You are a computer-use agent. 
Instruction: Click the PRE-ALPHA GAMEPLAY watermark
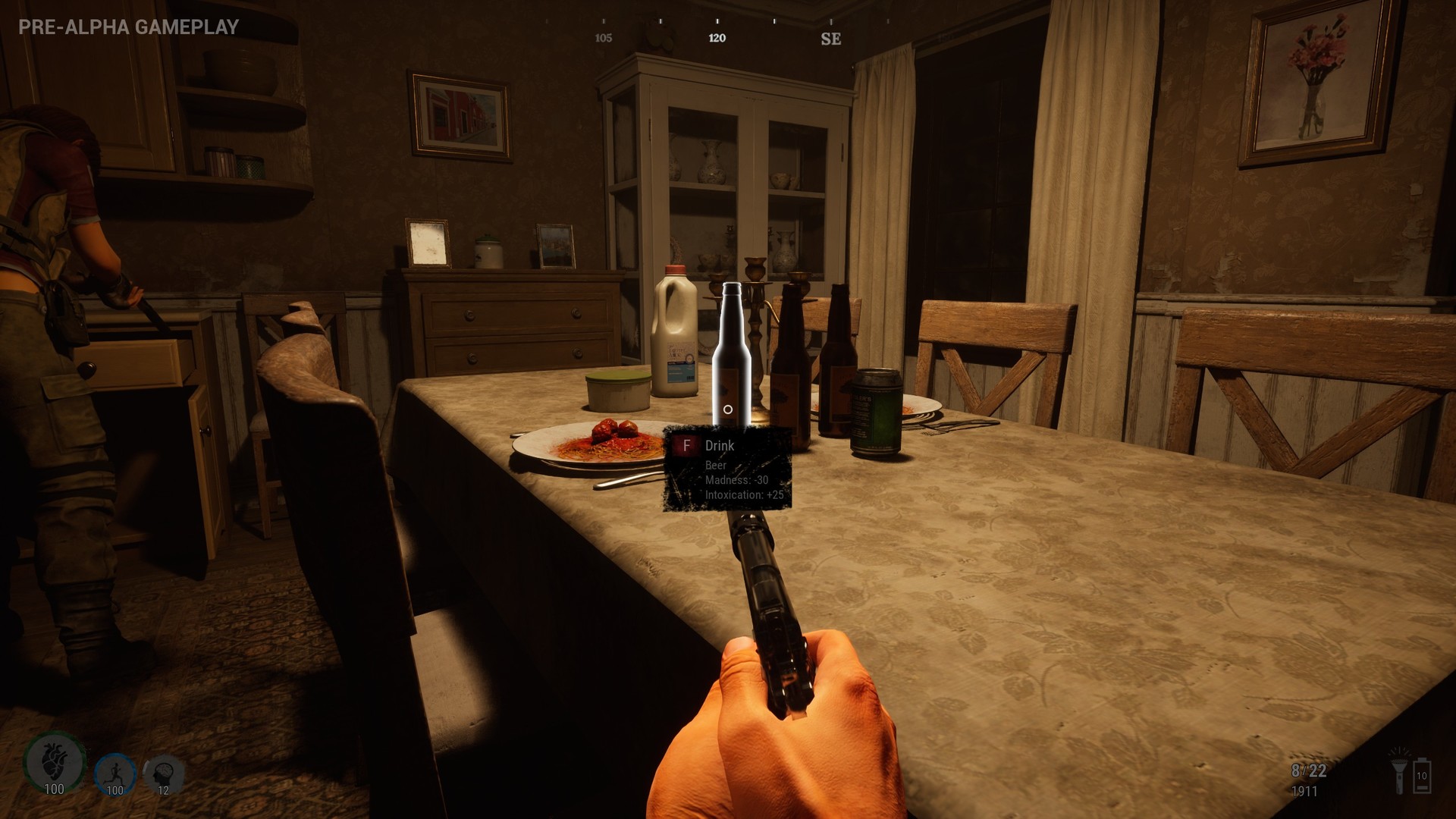coord(126,24)
